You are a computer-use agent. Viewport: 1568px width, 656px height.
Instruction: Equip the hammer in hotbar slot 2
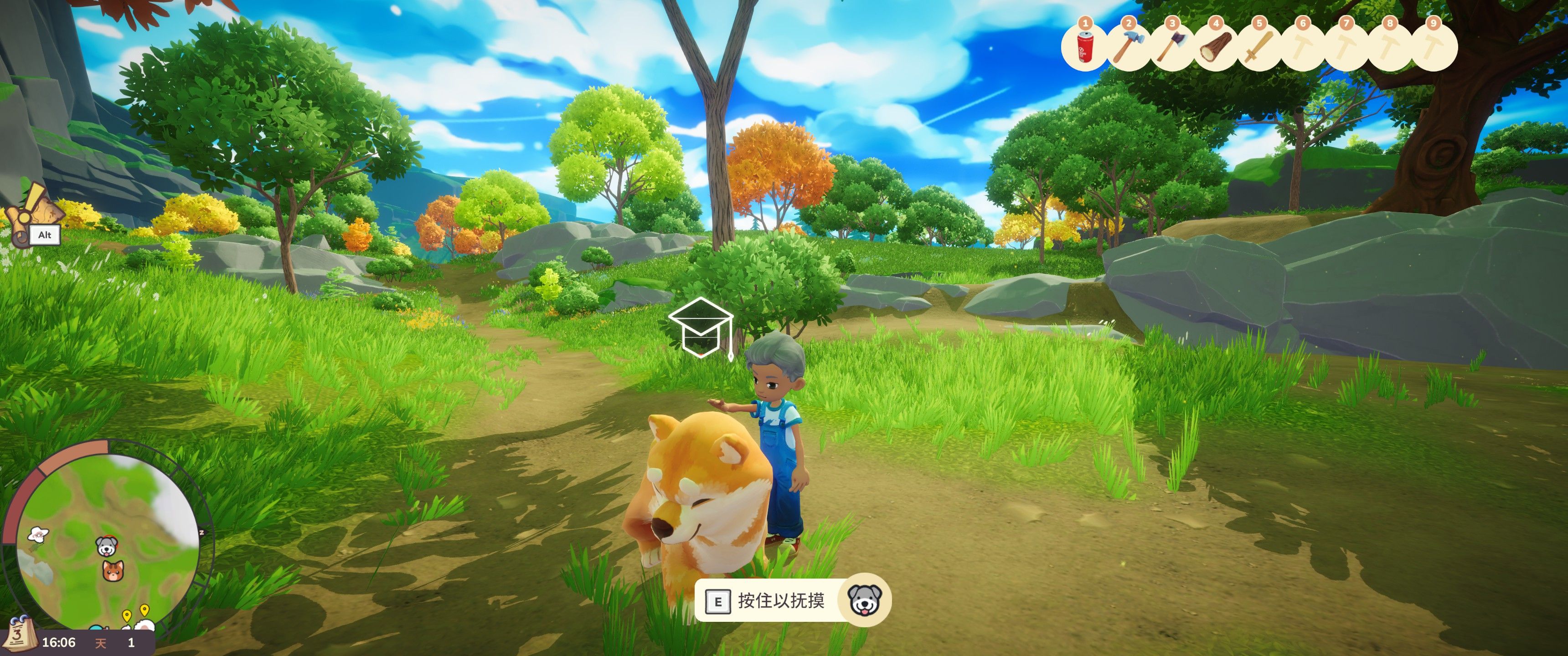pyautogui.click(x=1128, y=47)
